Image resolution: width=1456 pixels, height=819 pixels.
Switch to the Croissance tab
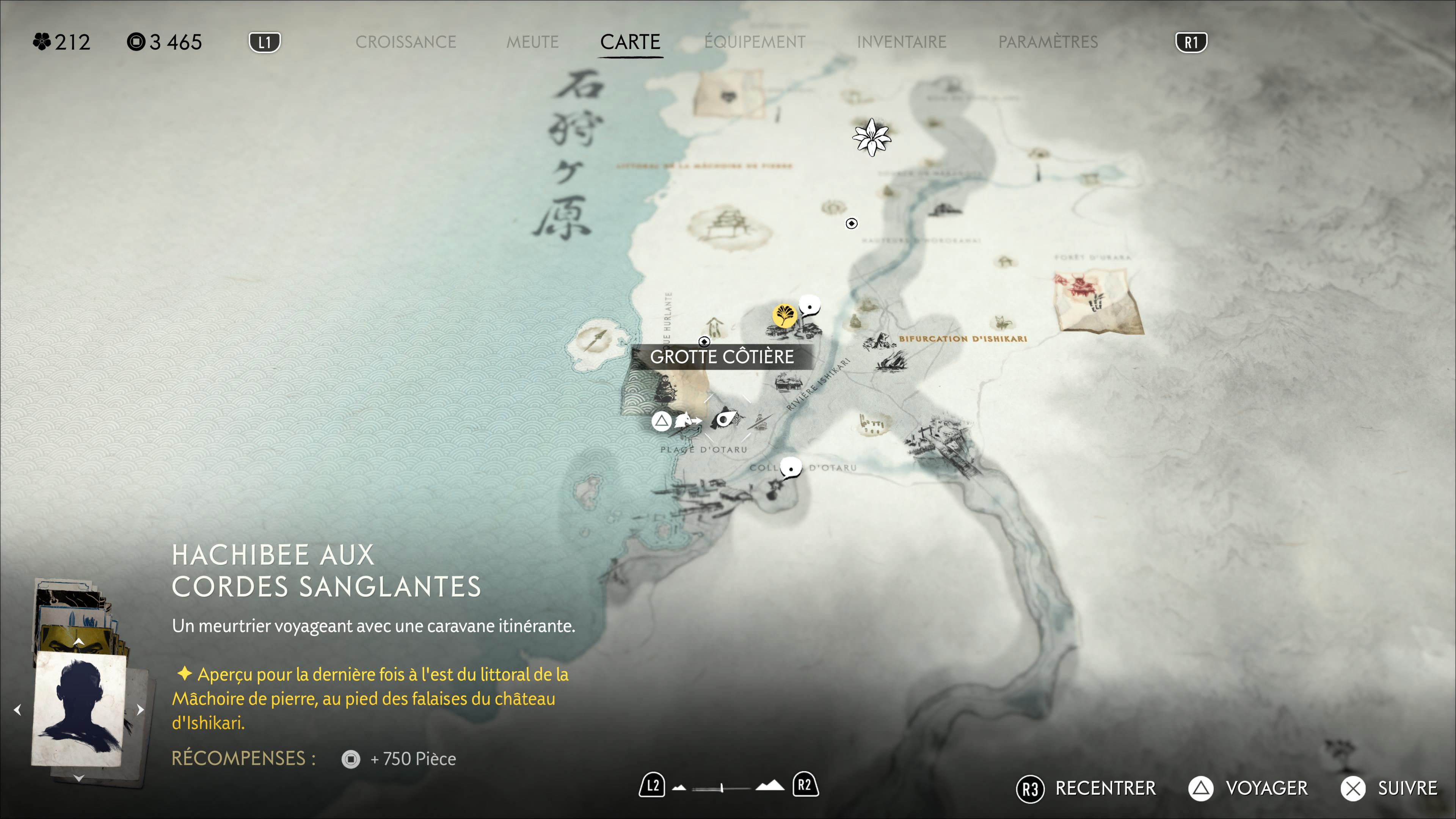coord(405,42)
